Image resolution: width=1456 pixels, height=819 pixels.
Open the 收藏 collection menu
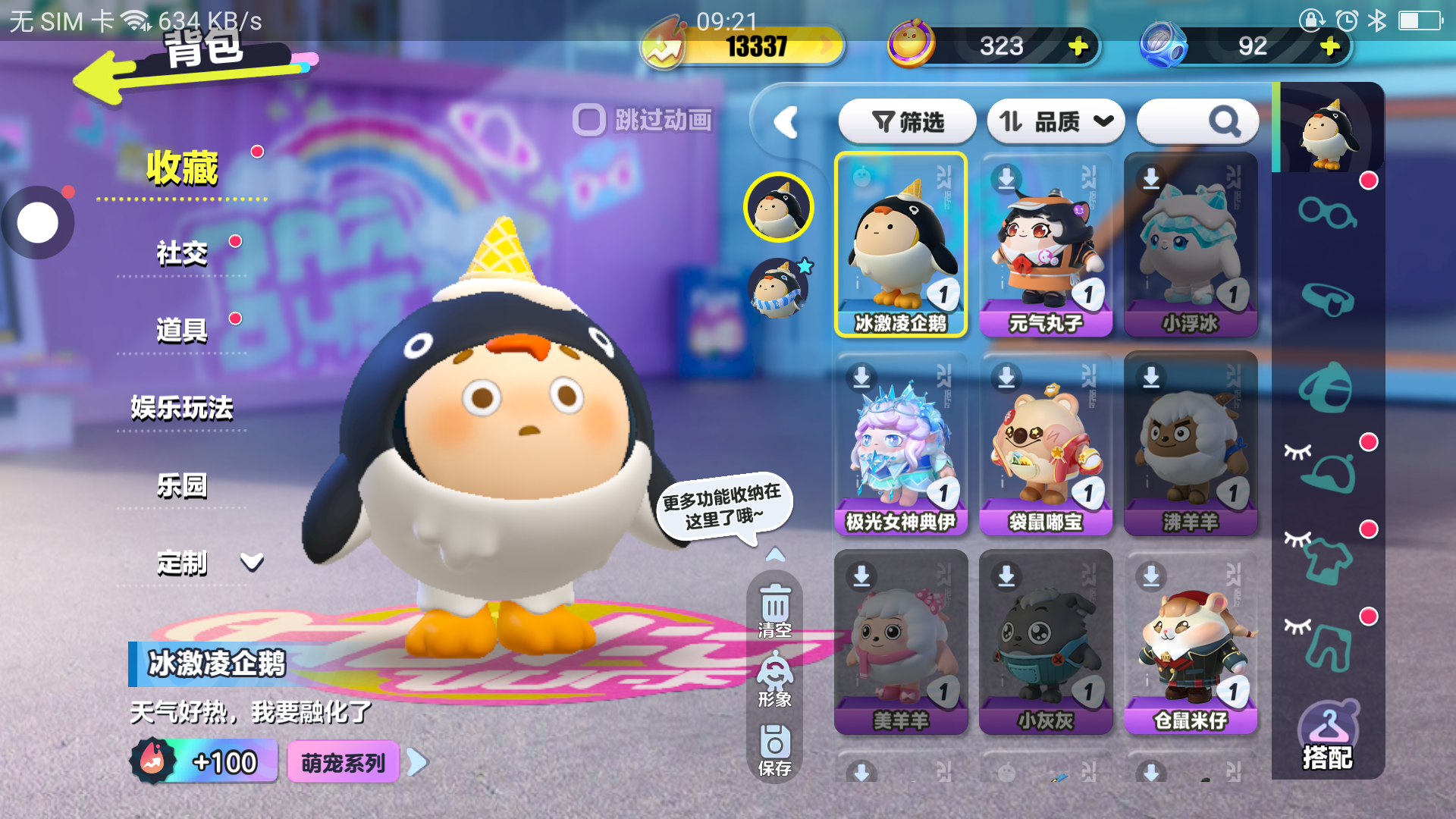click(182, 168)
